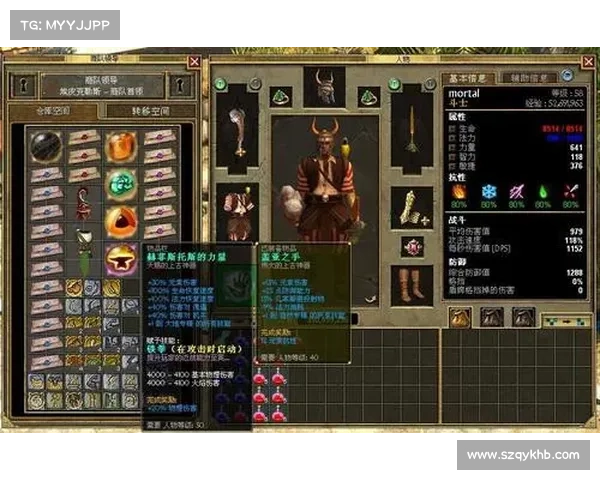Pick the green swirl relic in storage
This screenshot has width=600, height=480.
tap(122, 184)
